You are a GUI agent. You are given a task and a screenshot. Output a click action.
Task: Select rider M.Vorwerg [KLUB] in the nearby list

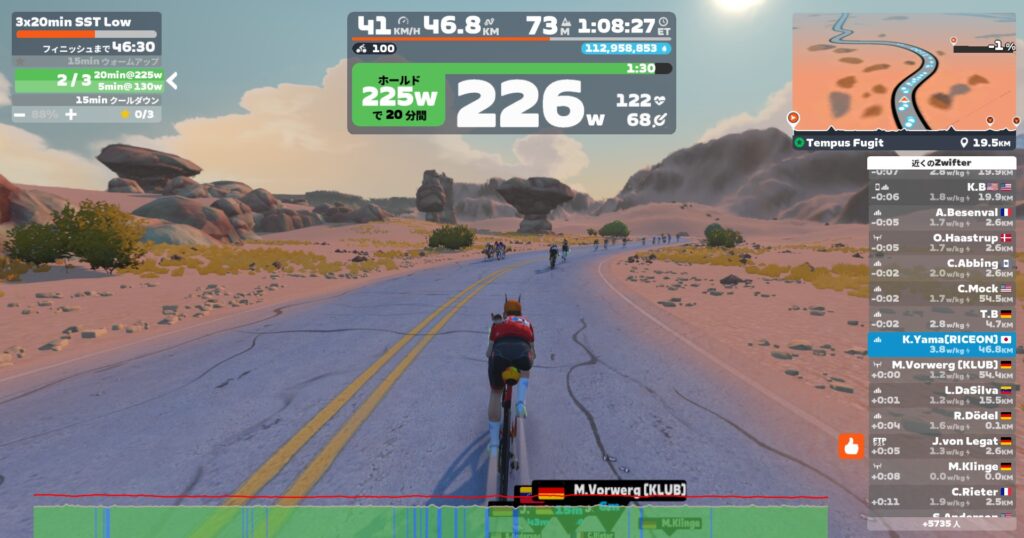(x=941, y=370)
